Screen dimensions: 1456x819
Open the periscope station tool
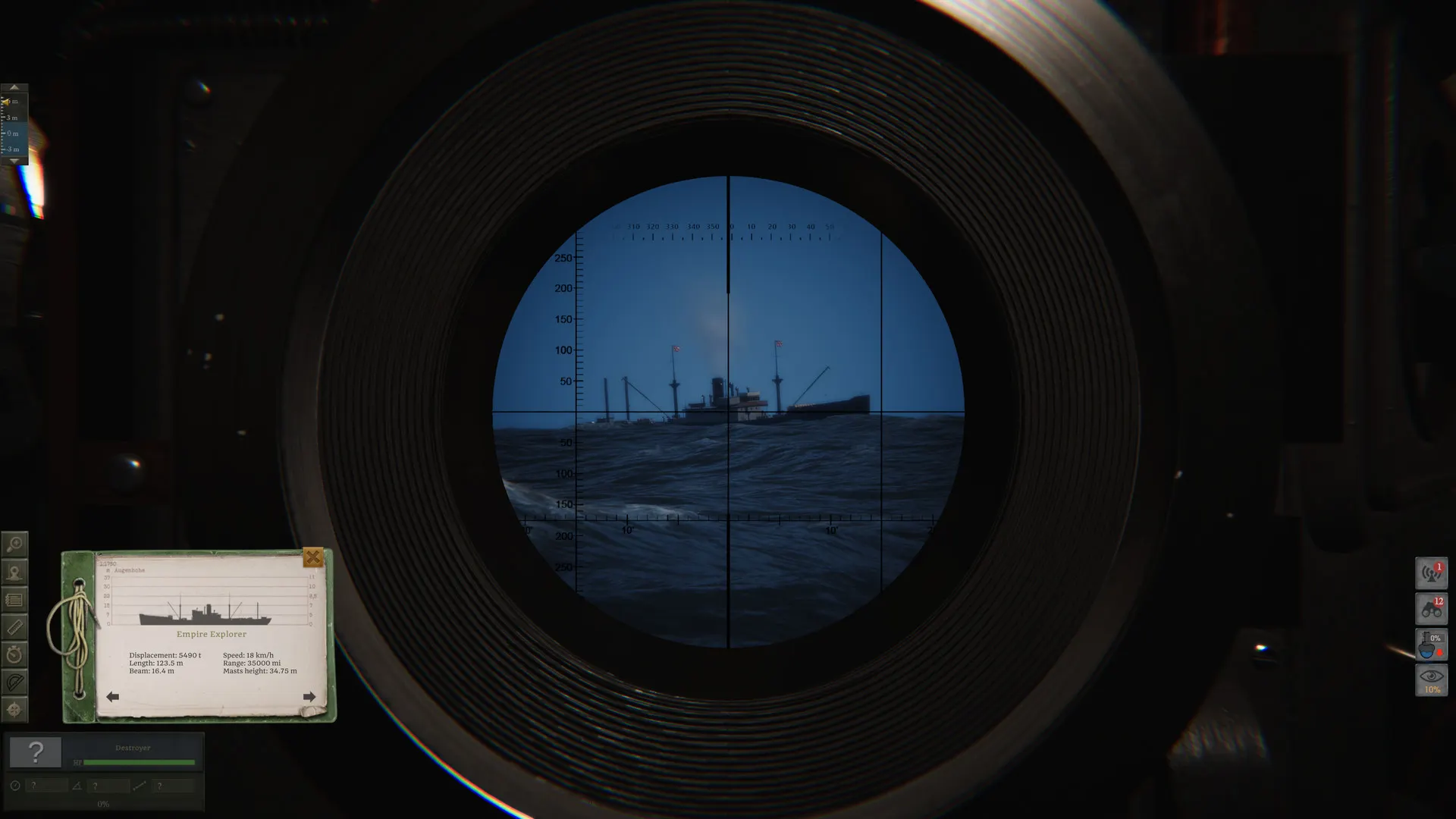tap(14, 571)
